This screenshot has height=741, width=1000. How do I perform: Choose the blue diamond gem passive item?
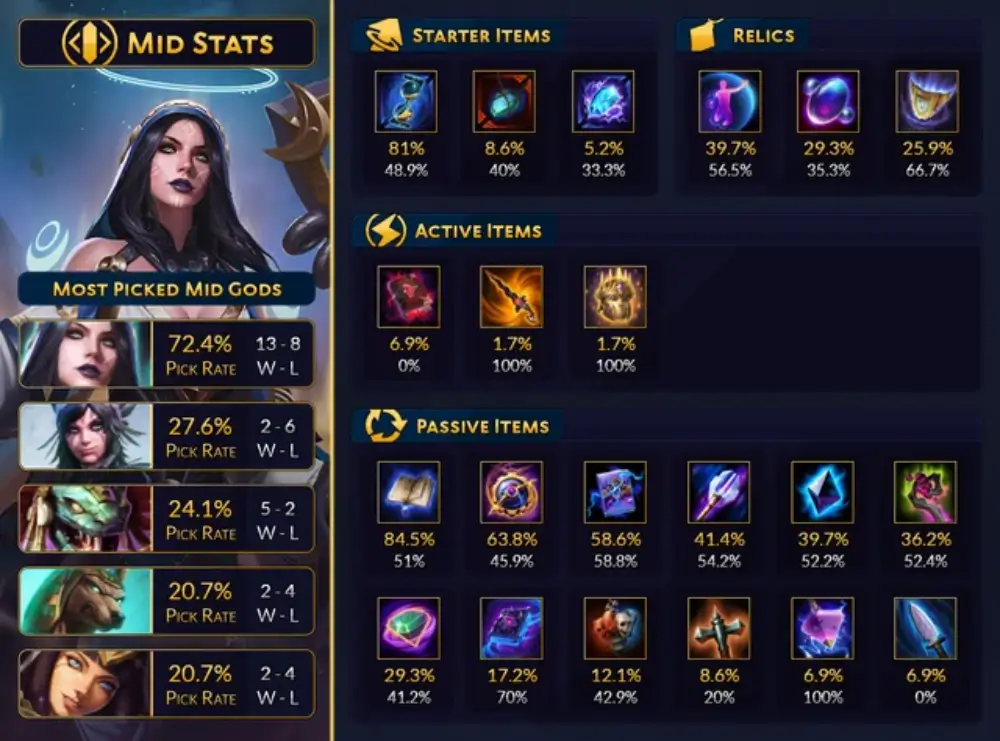click(822, 492)
